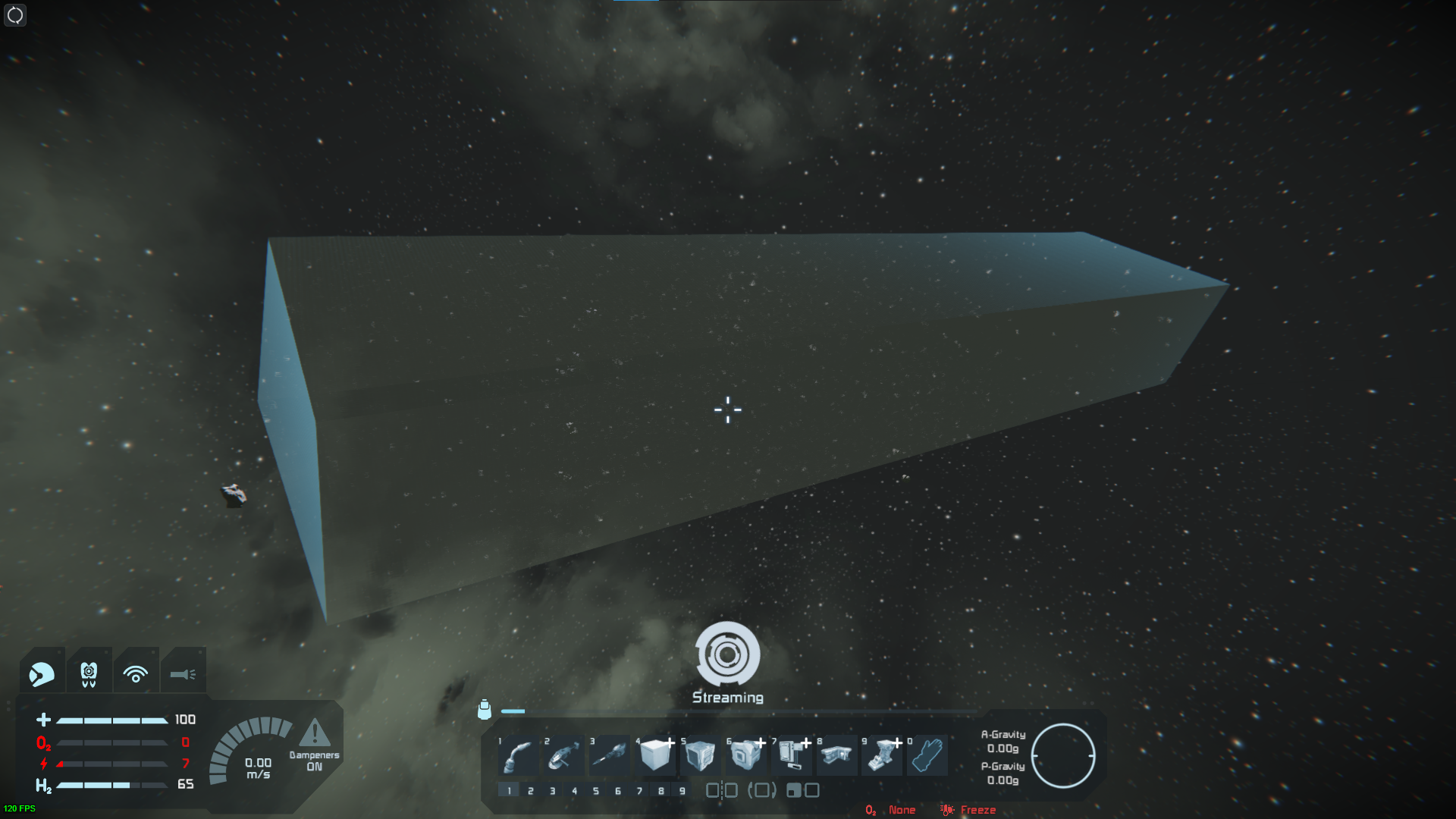Select the block in toolbar slot 6
This screenshot has height=819, width=1456.
[x=745, y=755]
